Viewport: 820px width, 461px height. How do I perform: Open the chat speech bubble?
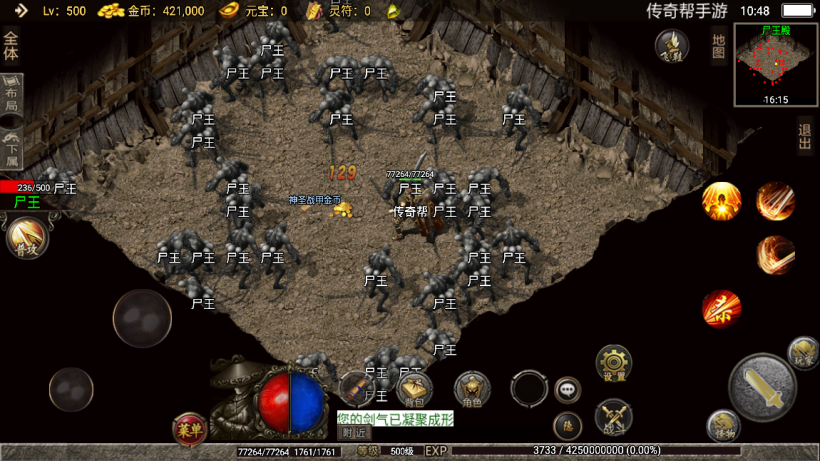point(568,388)
